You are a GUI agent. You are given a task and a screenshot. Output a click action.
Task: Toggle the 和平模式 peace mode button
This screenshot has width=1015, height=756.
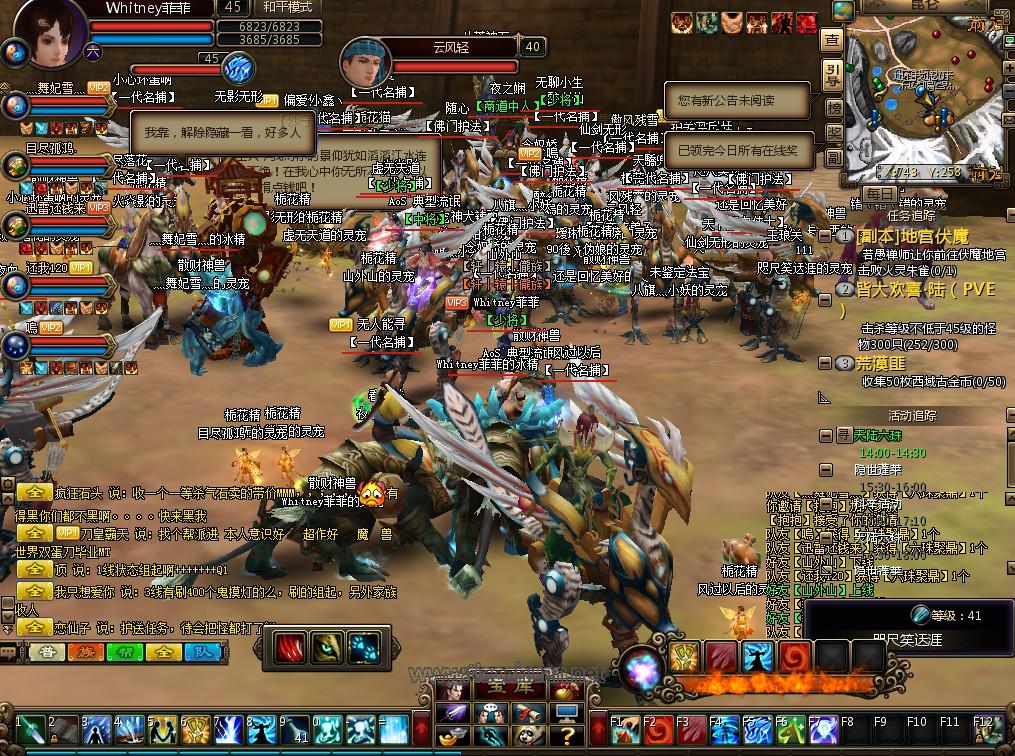coord(288,7)
